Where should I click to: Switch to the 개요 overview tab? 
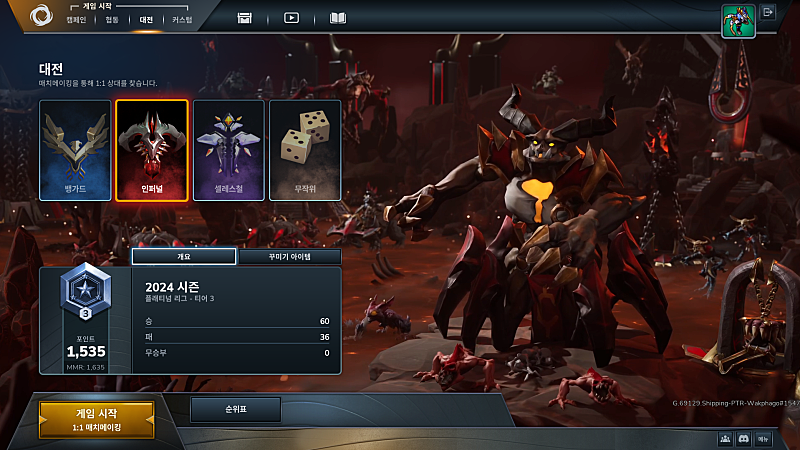pyautogui.click(x=184, y=257)
